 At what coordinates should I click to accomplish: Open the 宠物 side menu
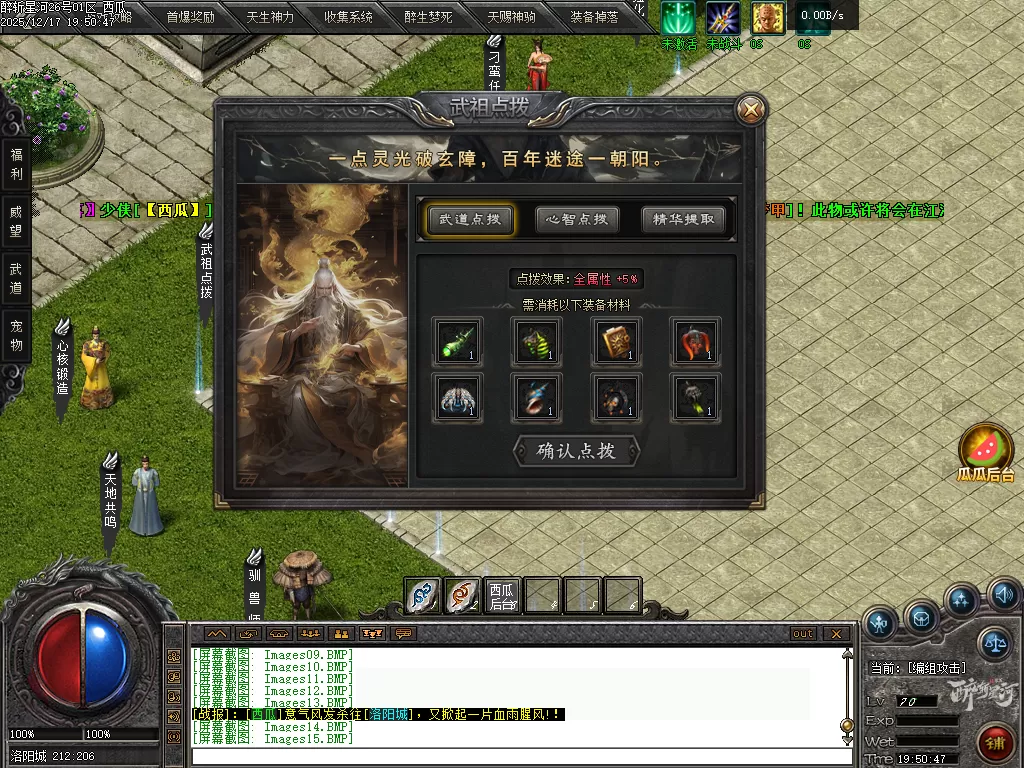click(x=16, y=335)
